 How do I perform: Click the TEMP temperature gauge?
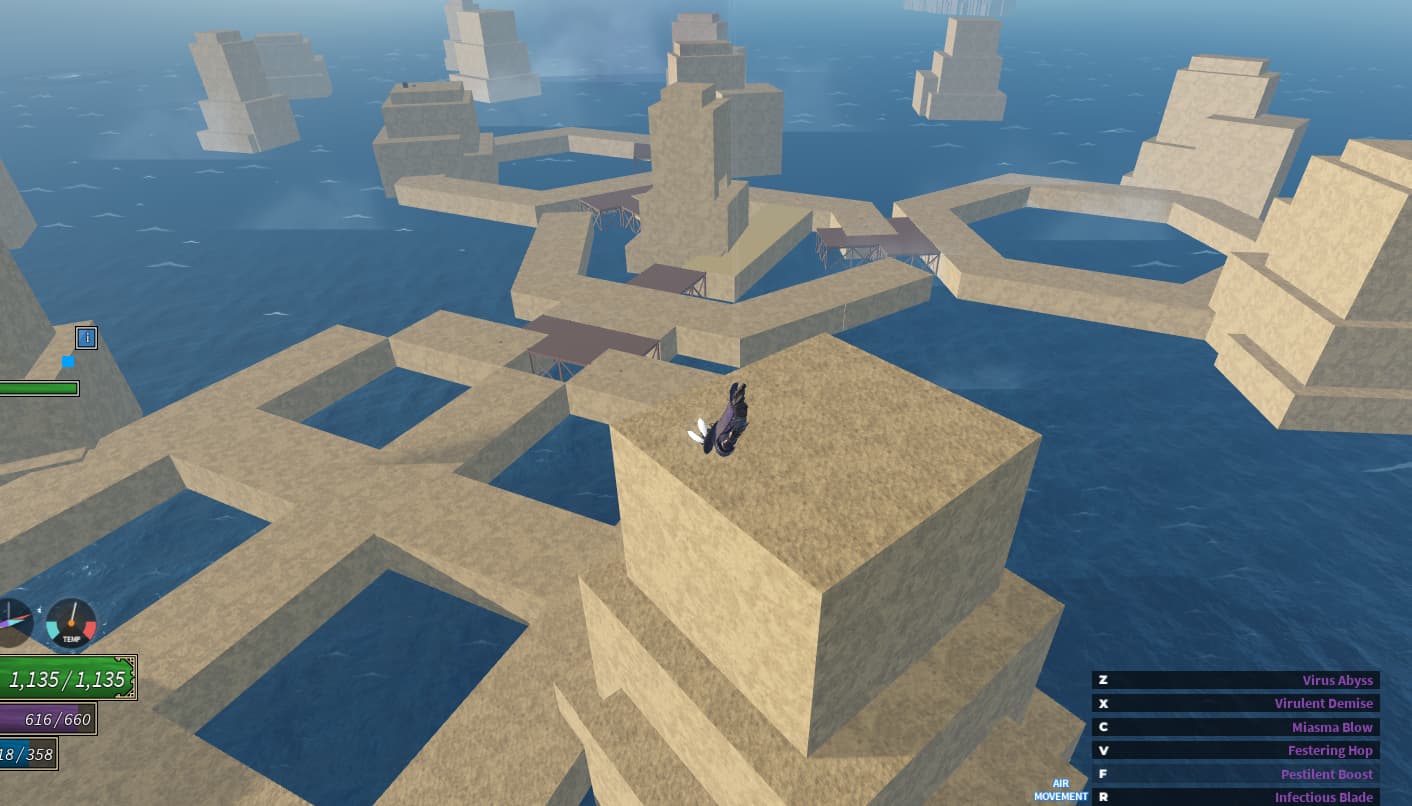(71, 623)
